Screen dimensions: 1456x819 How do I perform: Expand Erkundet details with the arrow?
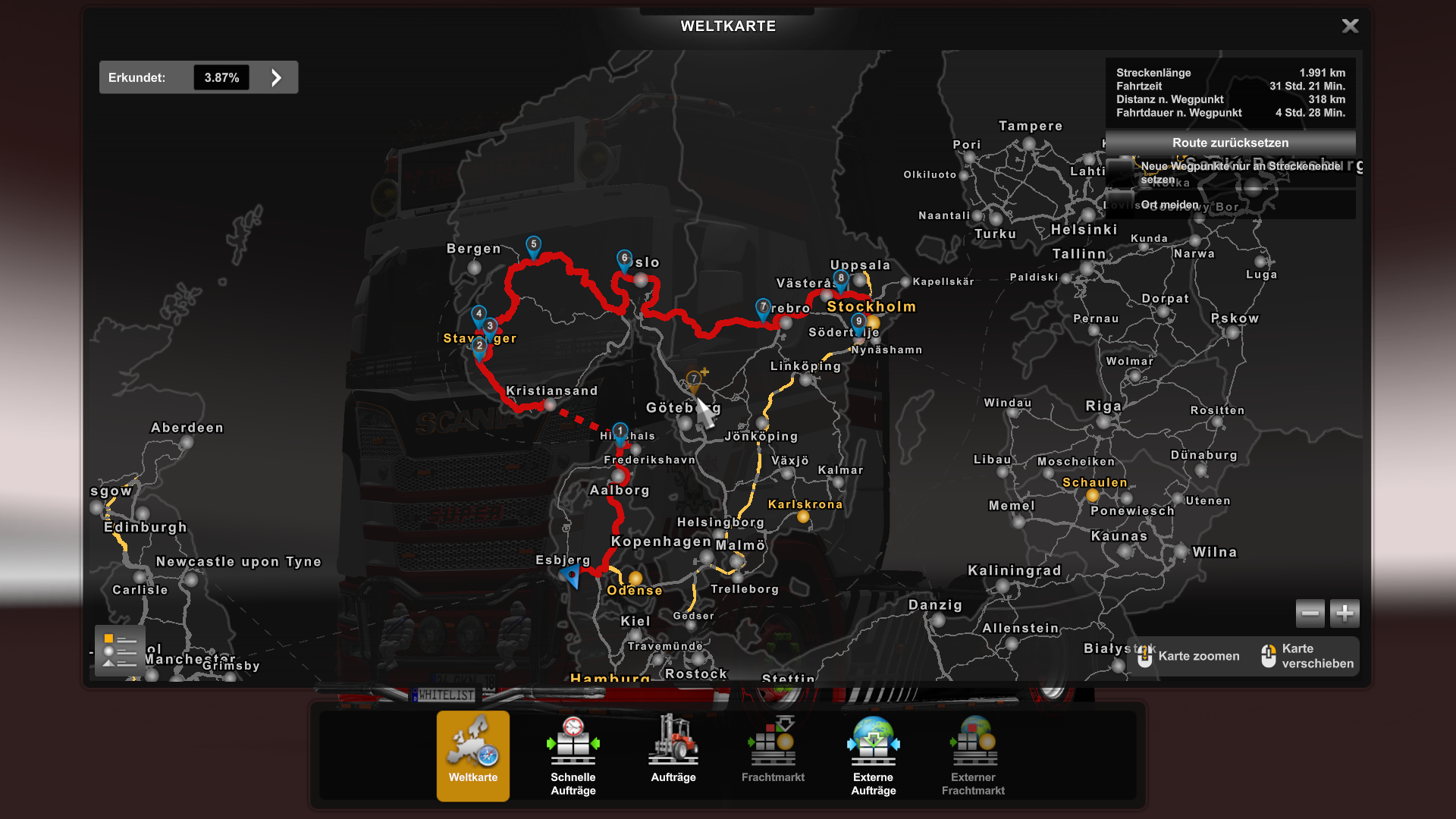point(275,77)
